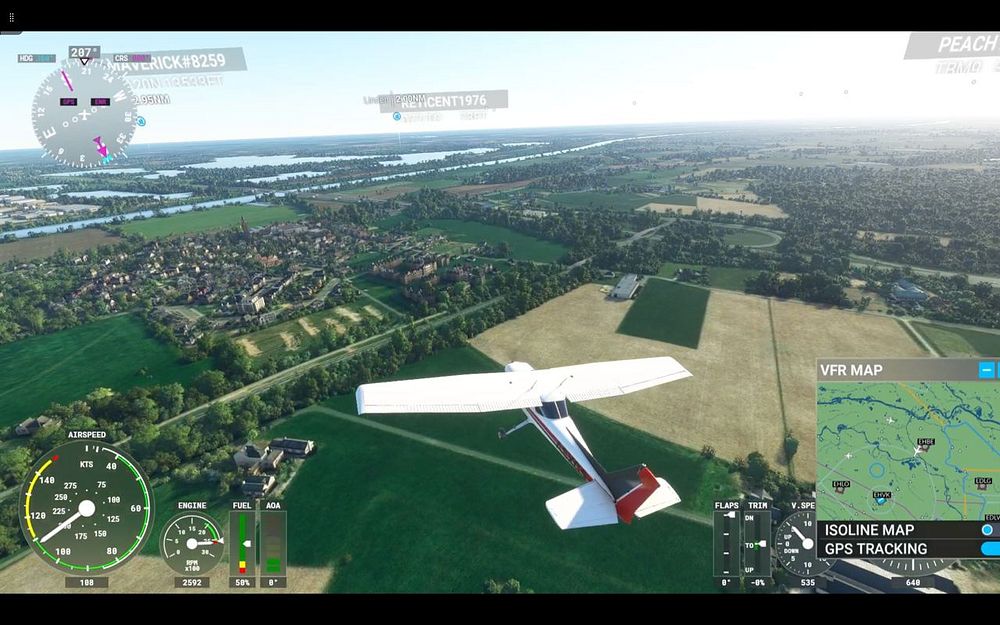Click the three-dot handle in the window corner

(11, 17)
